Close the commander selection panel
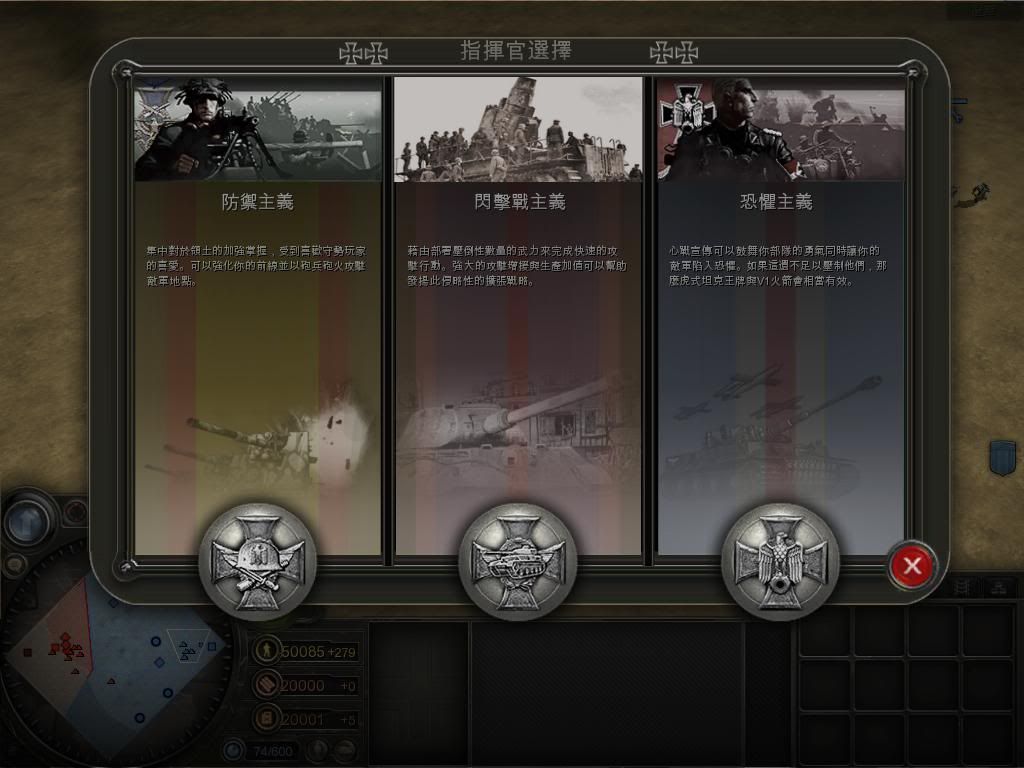Viewport: 1024px width, 768px height. [911, 566]
